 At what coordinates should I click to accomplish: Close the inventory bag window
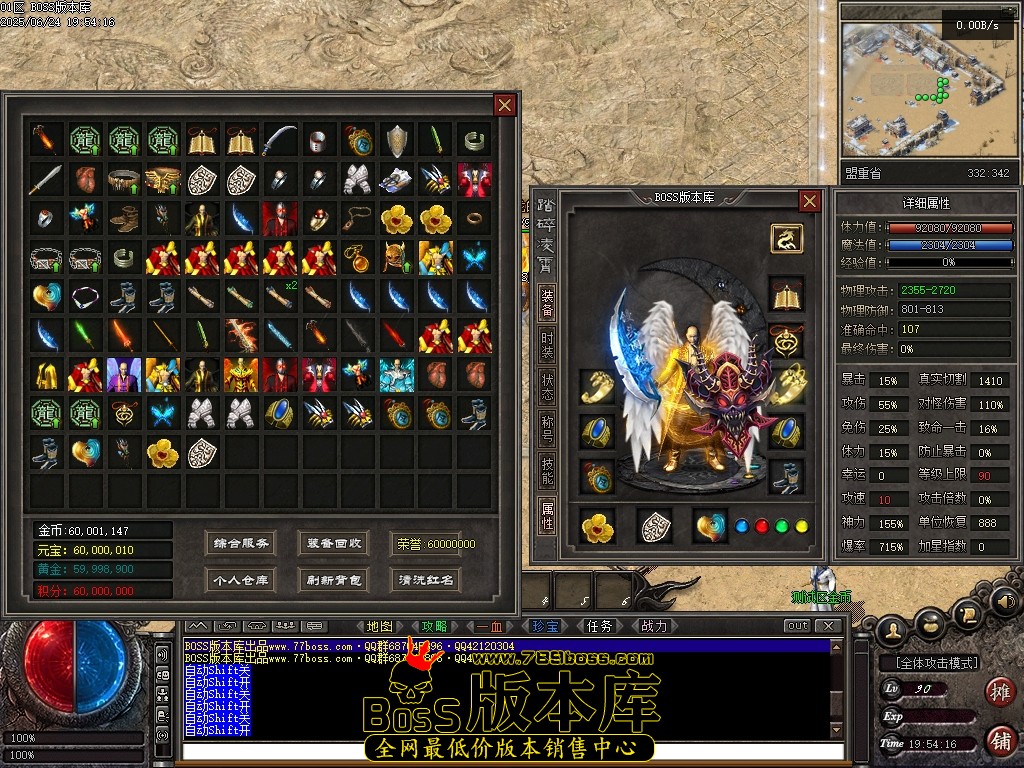[x=505, y=105]
